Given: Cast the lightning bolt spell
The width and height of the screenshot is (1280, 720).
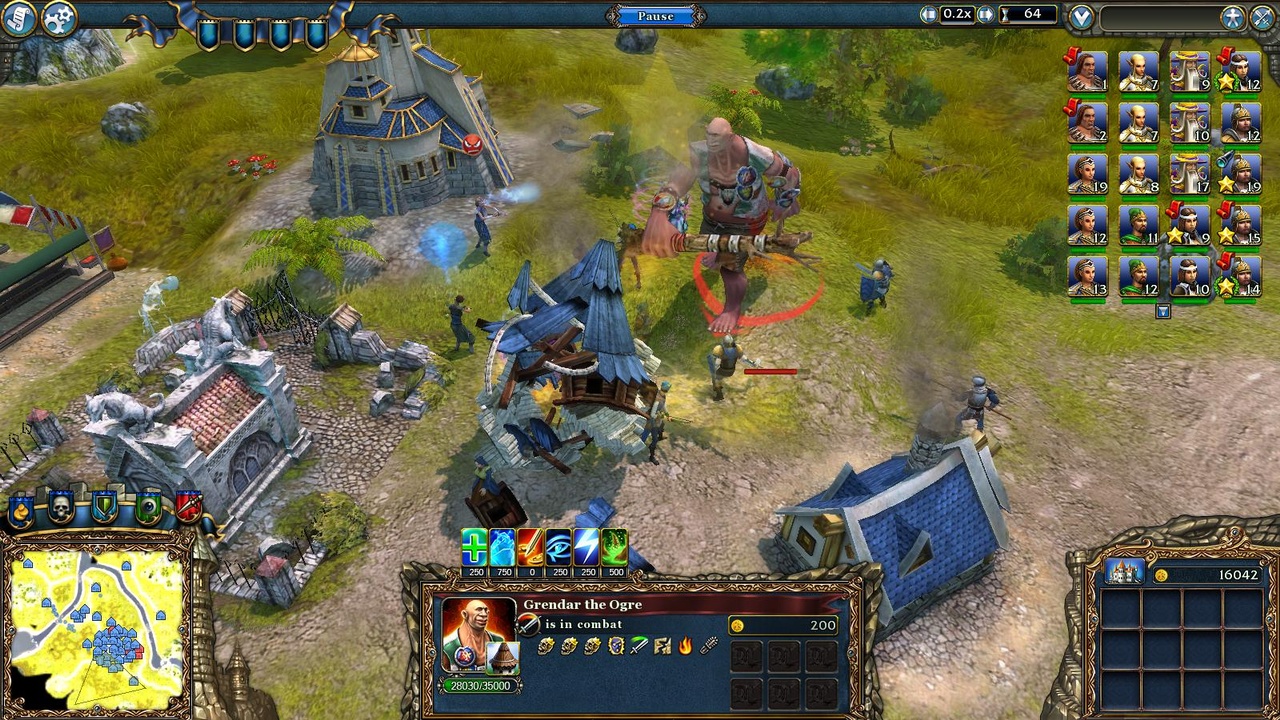Looking at the screenshot, I should click(586, 545).
